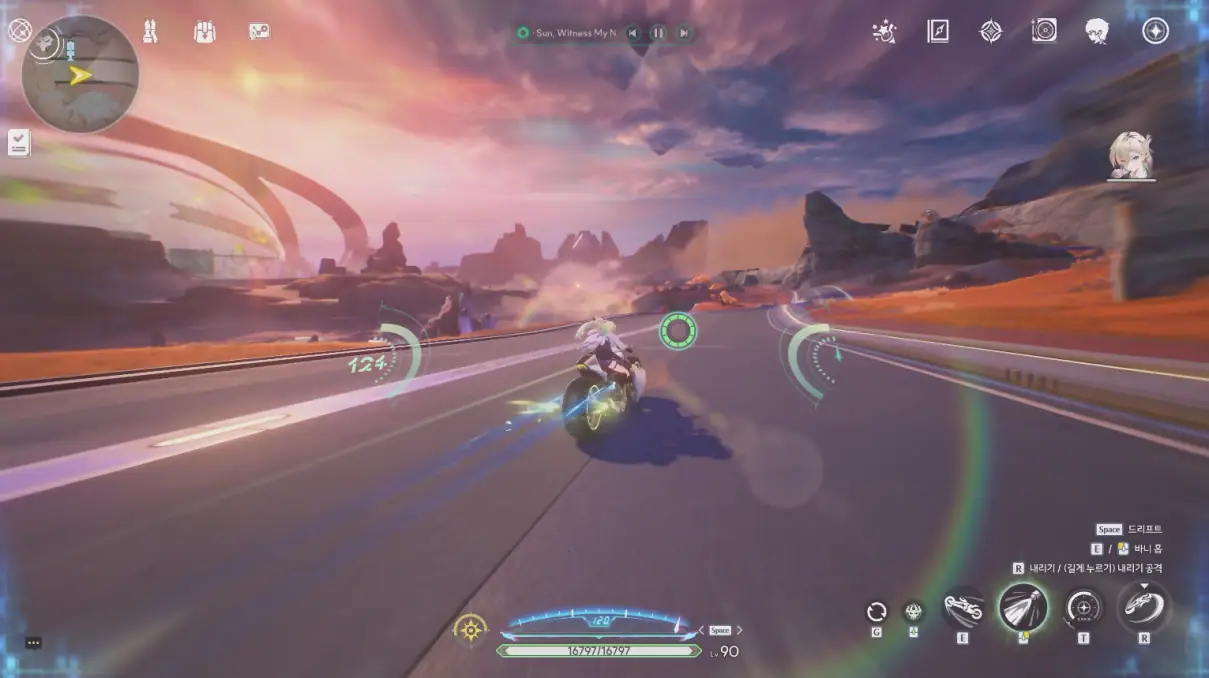Click the circled star icon

click(x=1155, y=32)
